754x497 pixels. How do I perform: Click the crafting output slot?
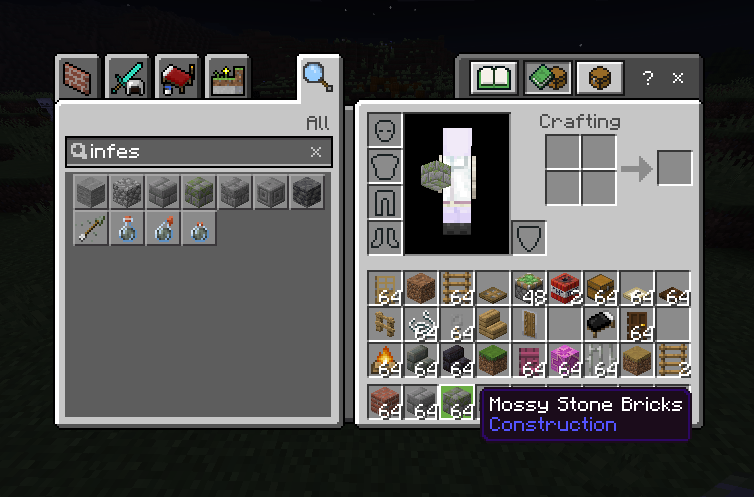pos(674,168)
